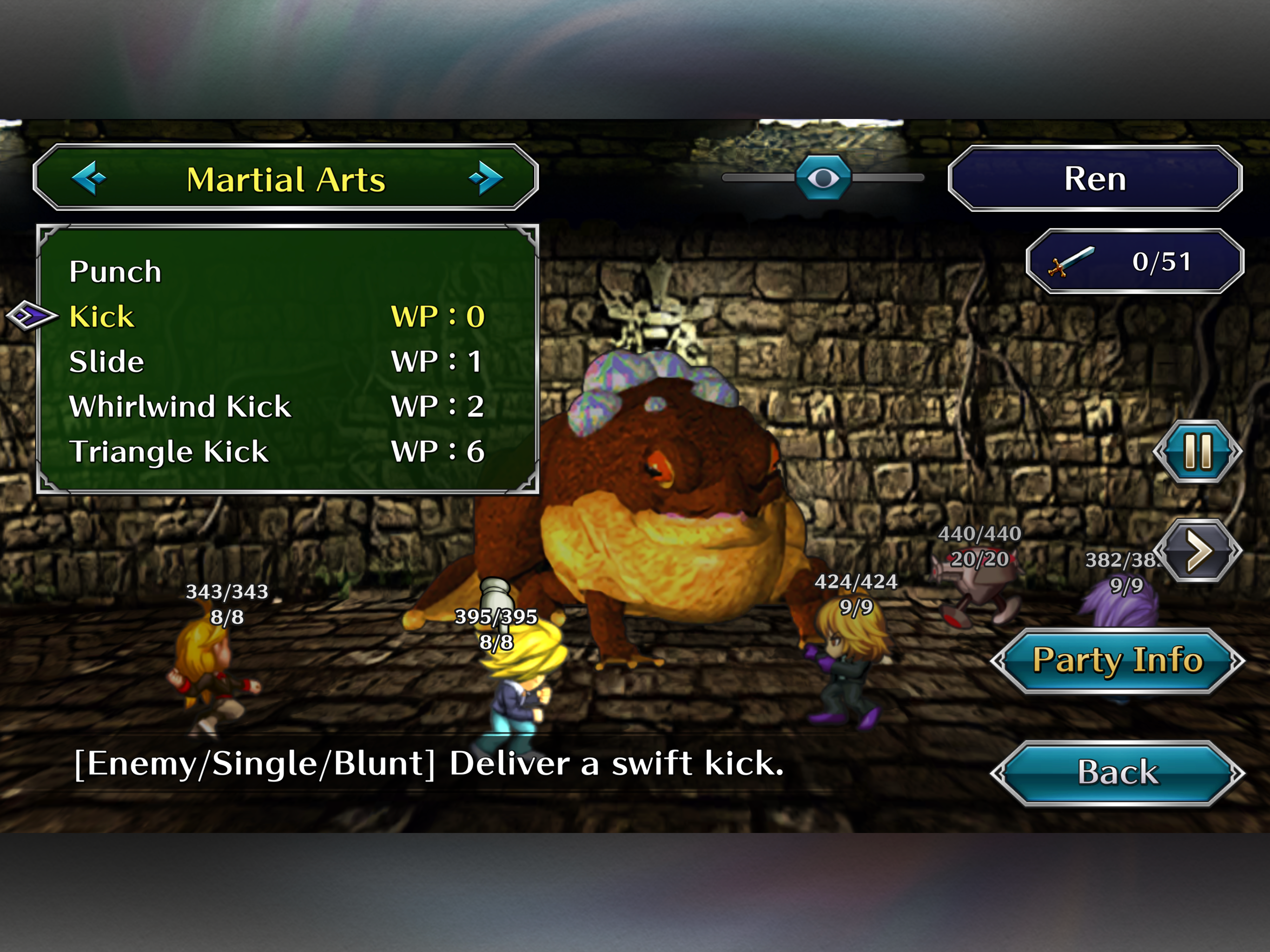Click the left arrow beside Martial Arts
Image resolution: width=1270 pixels, height=952 pixels.
89,178
